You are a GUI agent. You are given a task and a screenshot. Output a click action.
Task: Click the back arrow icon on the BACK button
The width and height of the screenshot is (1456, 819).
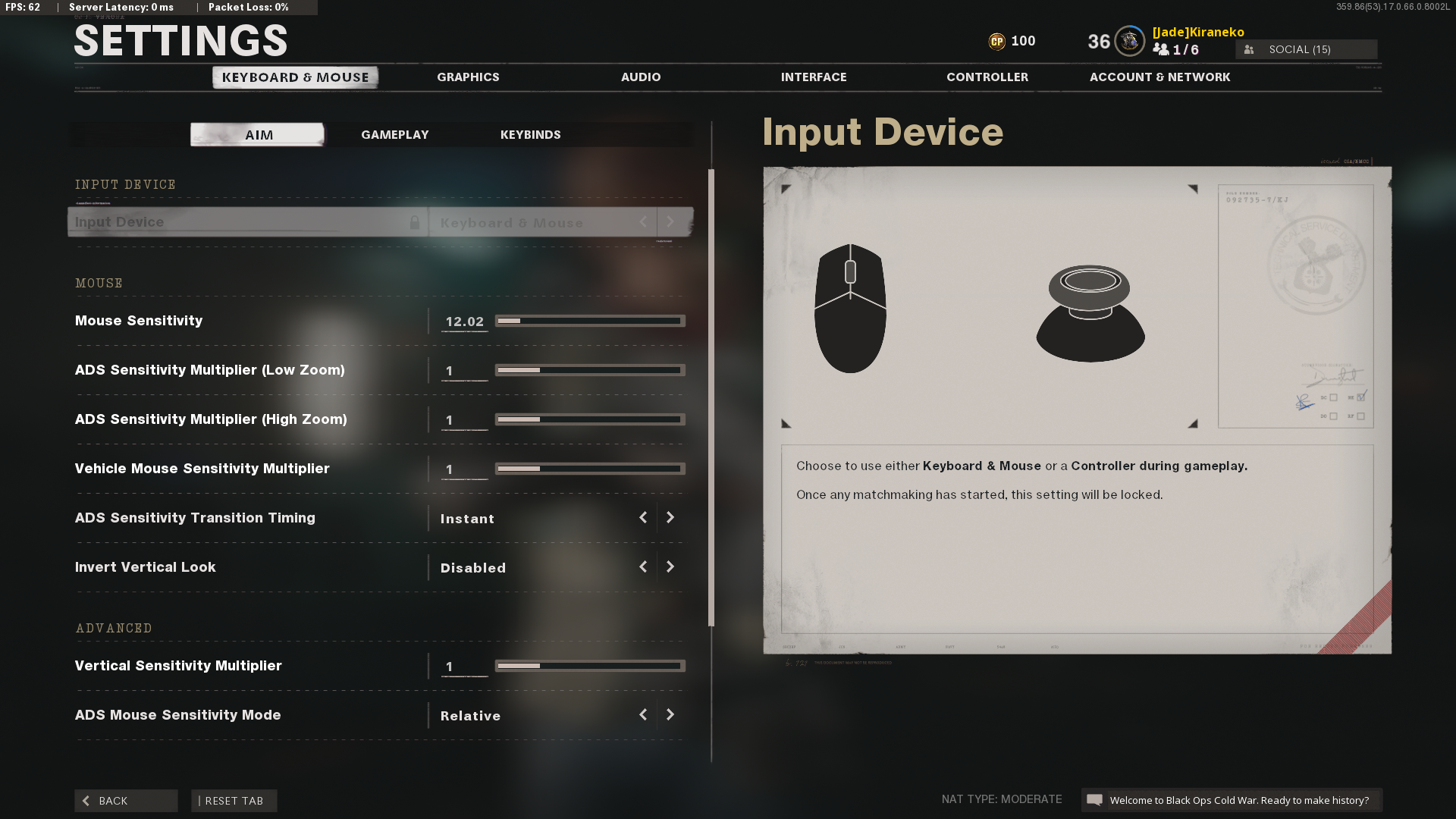click(x=86, y=801)
